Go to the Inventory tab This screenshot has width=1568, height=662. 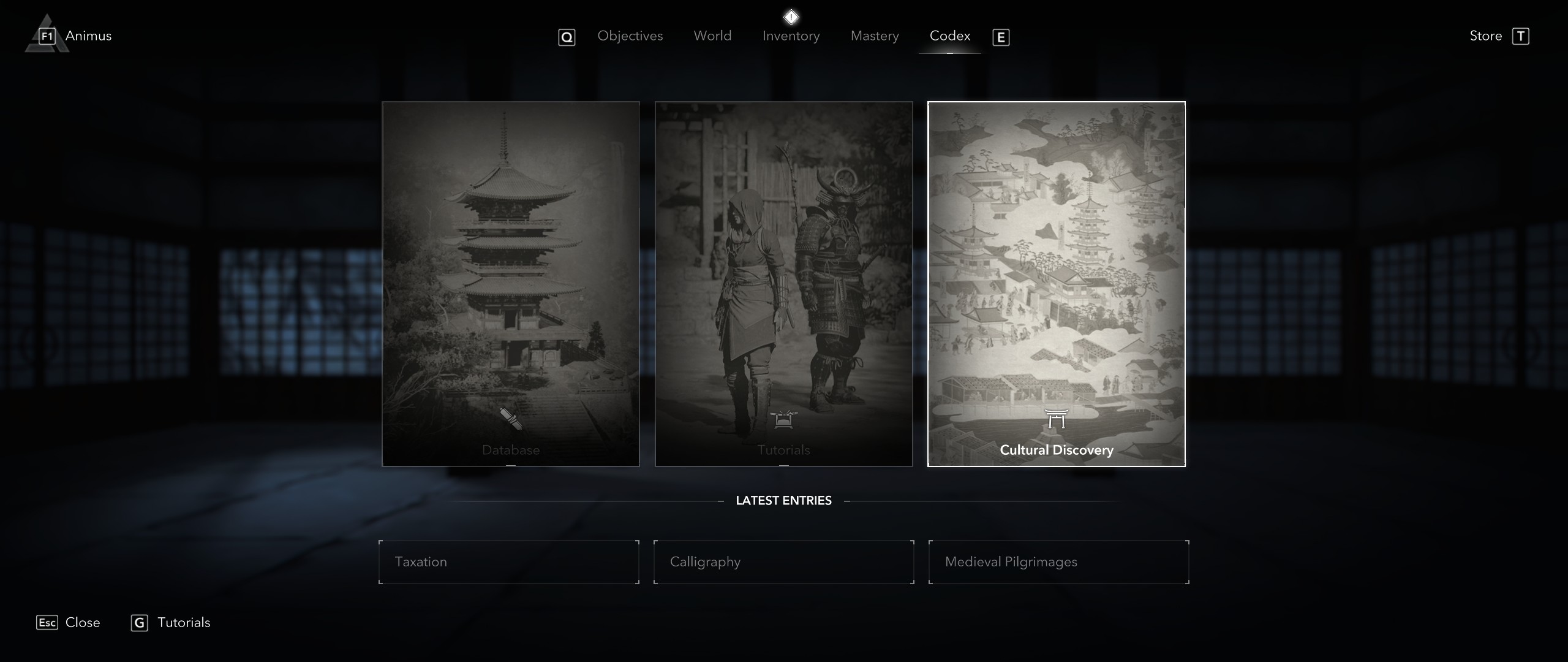tap(791, 36)
